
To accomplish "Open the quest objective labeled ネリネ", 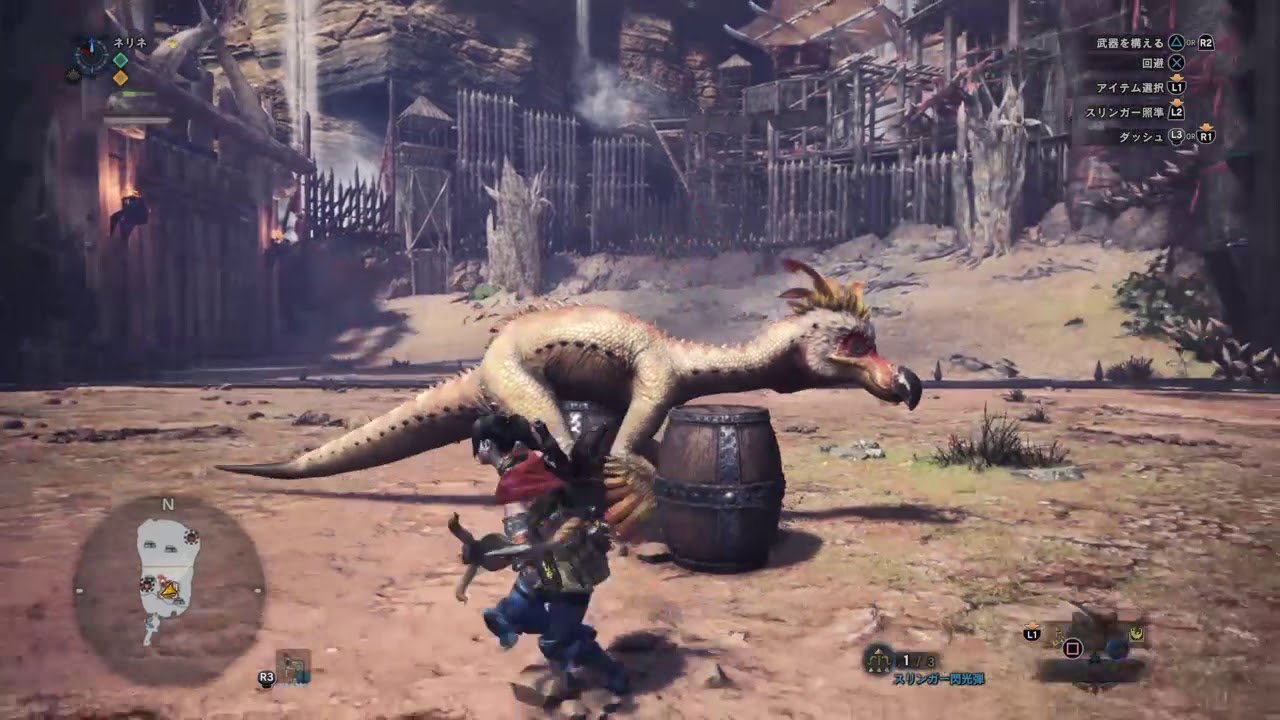I will [129, 42].
